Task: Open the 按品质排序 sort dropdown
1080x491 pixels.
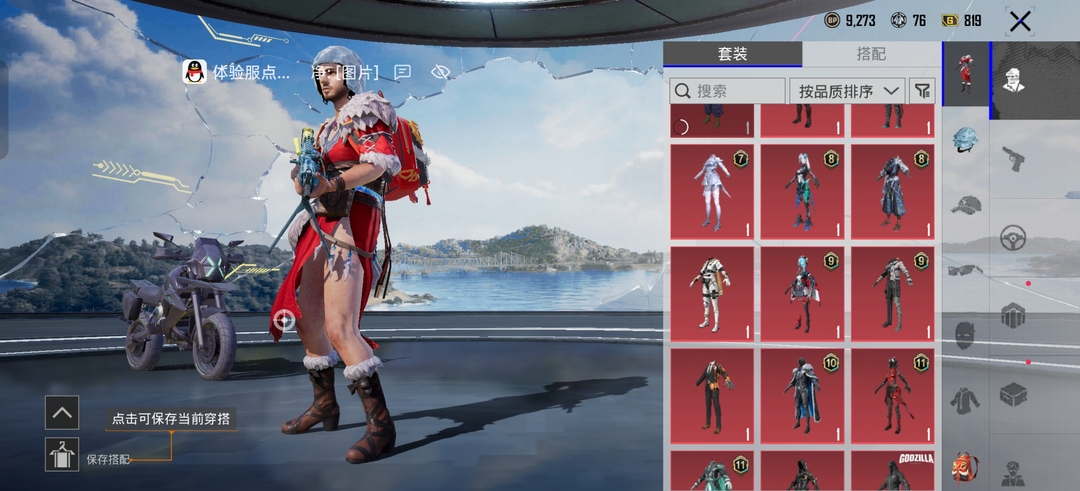Action: pos(847,91)
